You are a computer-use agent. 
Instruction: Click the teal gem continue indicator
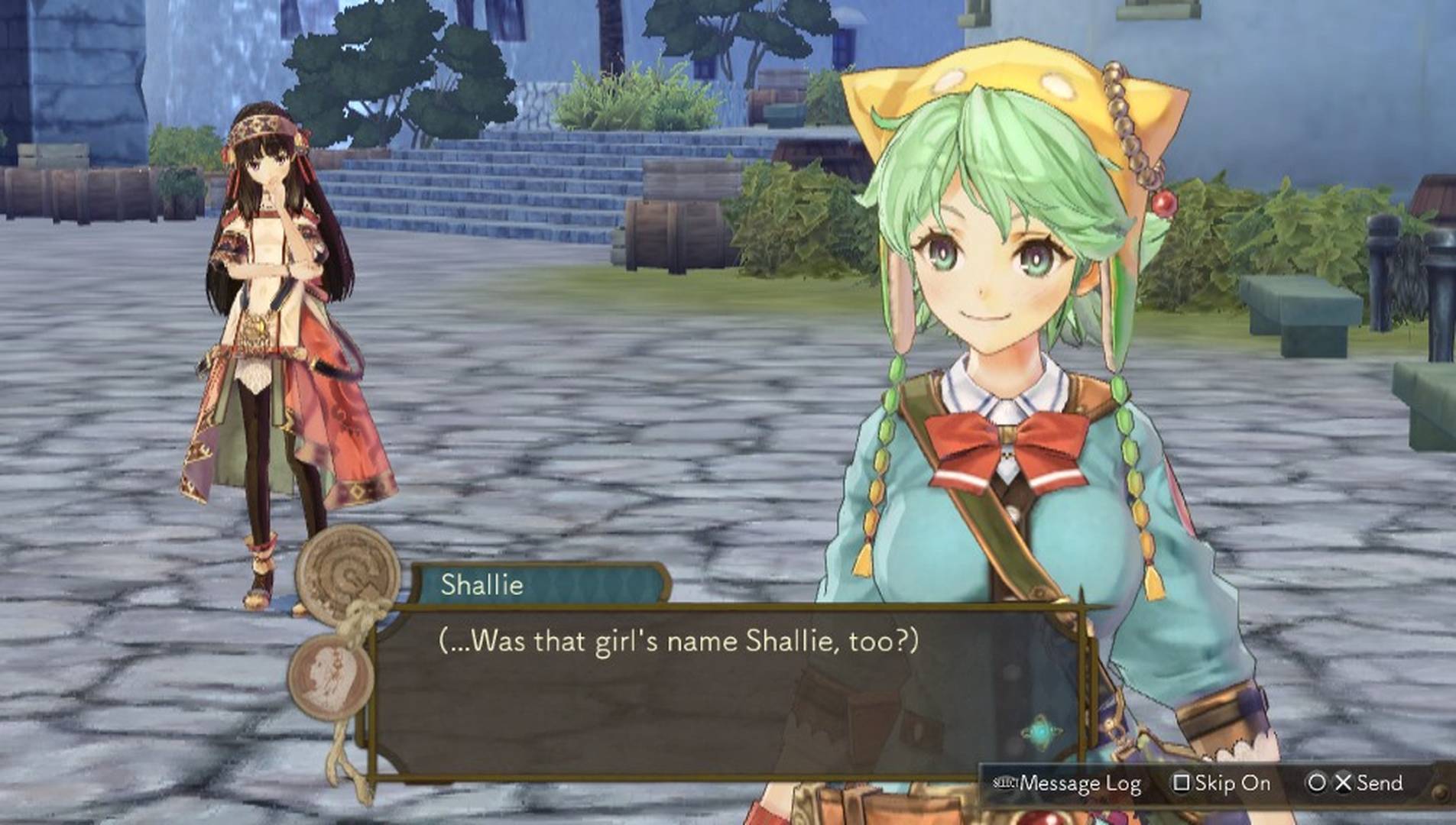(x=1040, y=734)
